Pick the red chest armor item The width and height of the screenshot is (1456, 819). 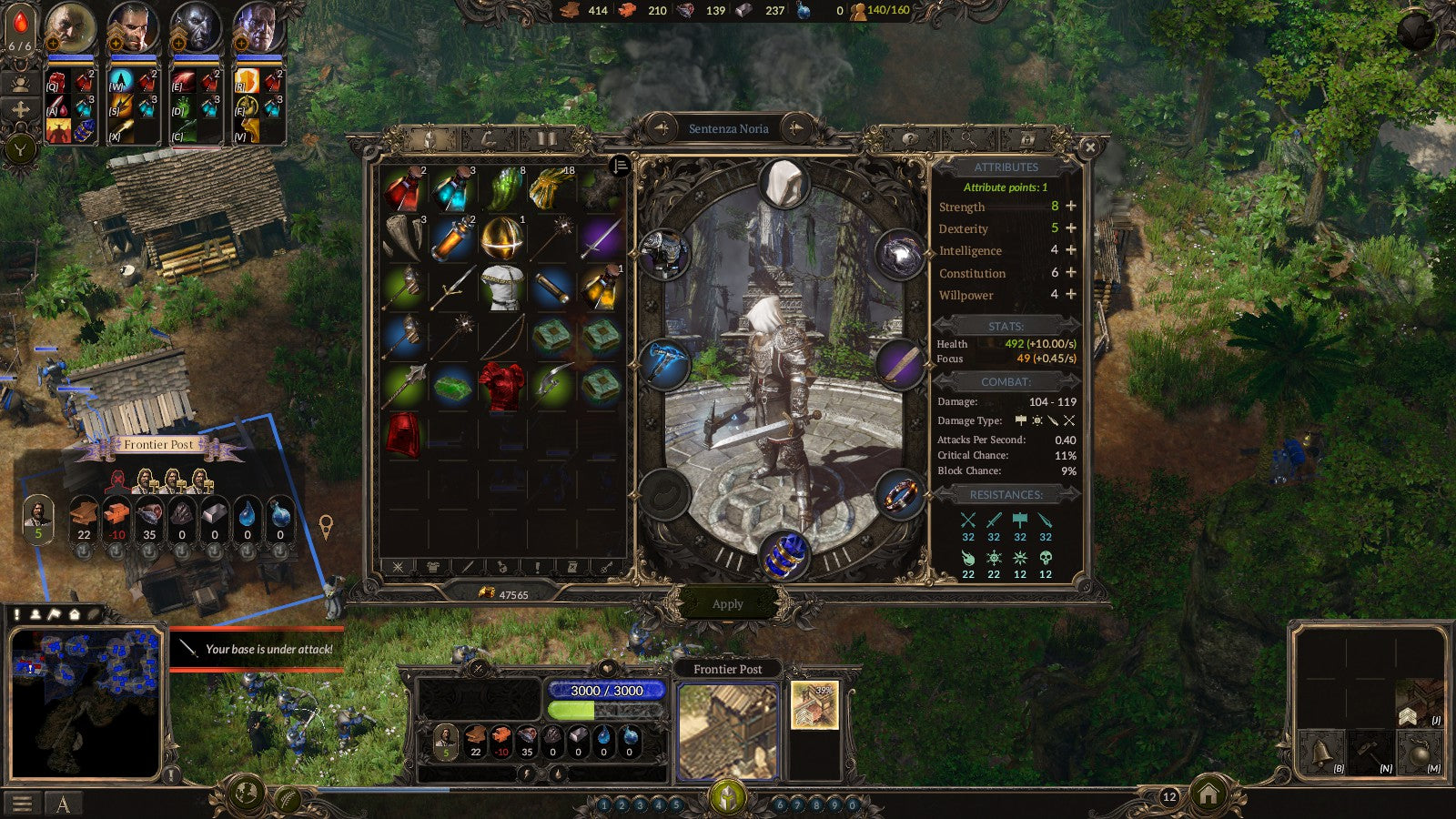point(501,386)
